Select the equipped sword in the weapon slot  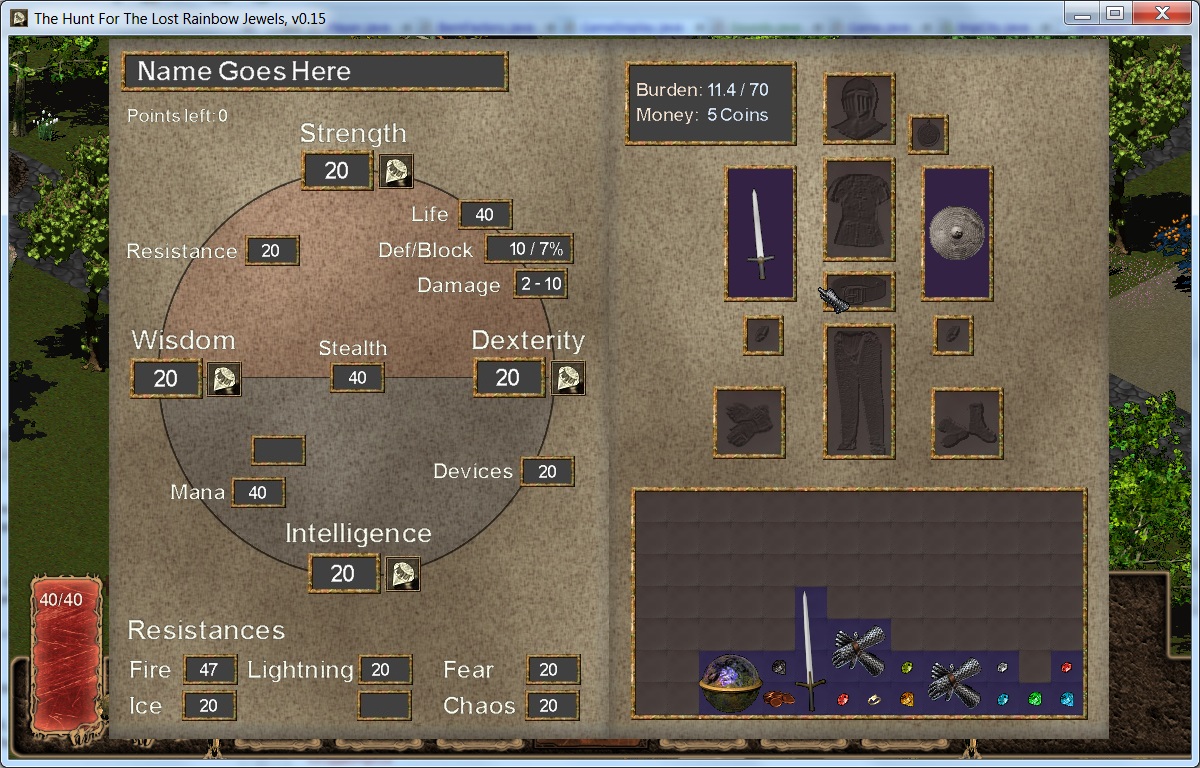[x=760, y=233]
